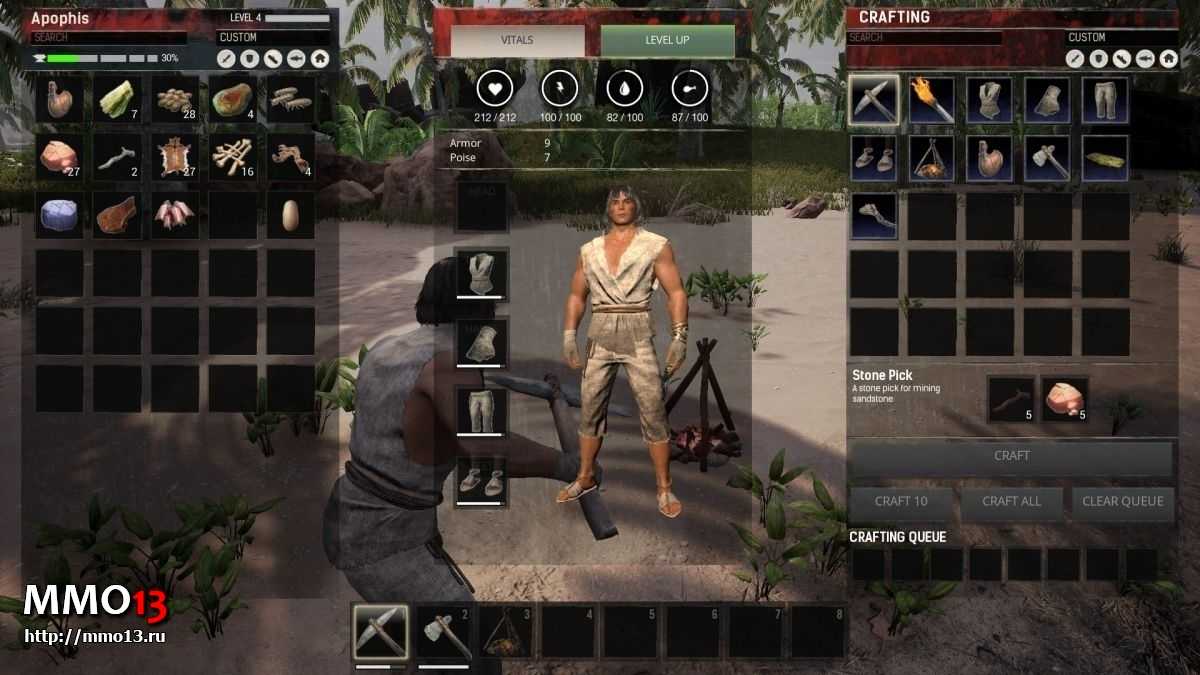1200x675 pixels.
Task: Select the animal hide stack in inventory
Action: coord(175,157)
